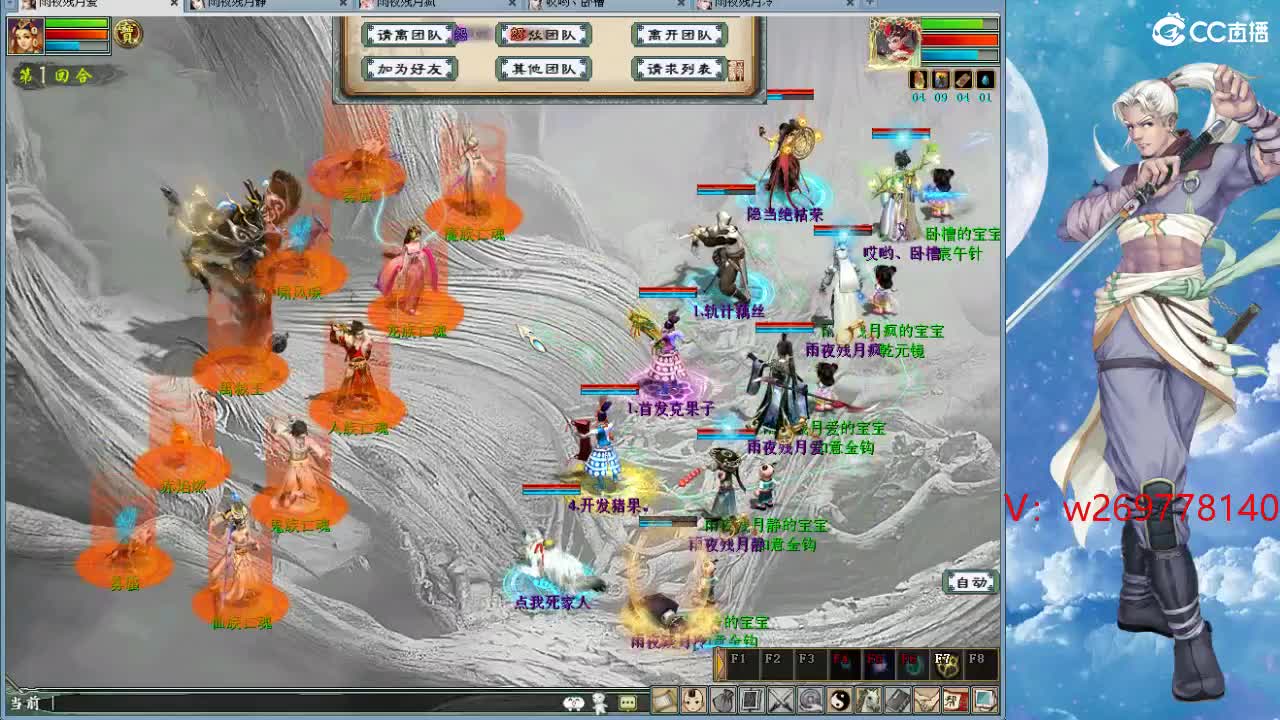The width and height of the screenshot is (1280, 720).
Task: Expand the hotkey bar via yellow arrow
Action: pyautogui.click(x=719, y=663)
